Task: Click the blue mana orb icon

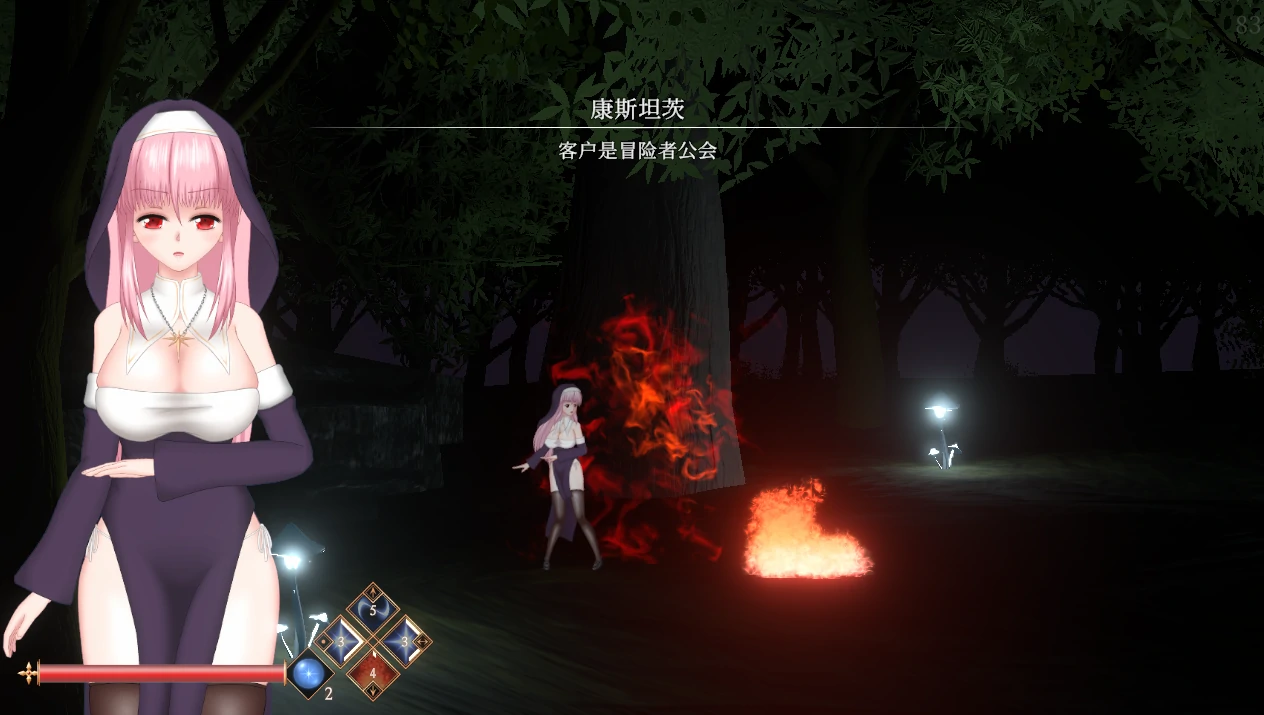Action: (x=308, y=674)
